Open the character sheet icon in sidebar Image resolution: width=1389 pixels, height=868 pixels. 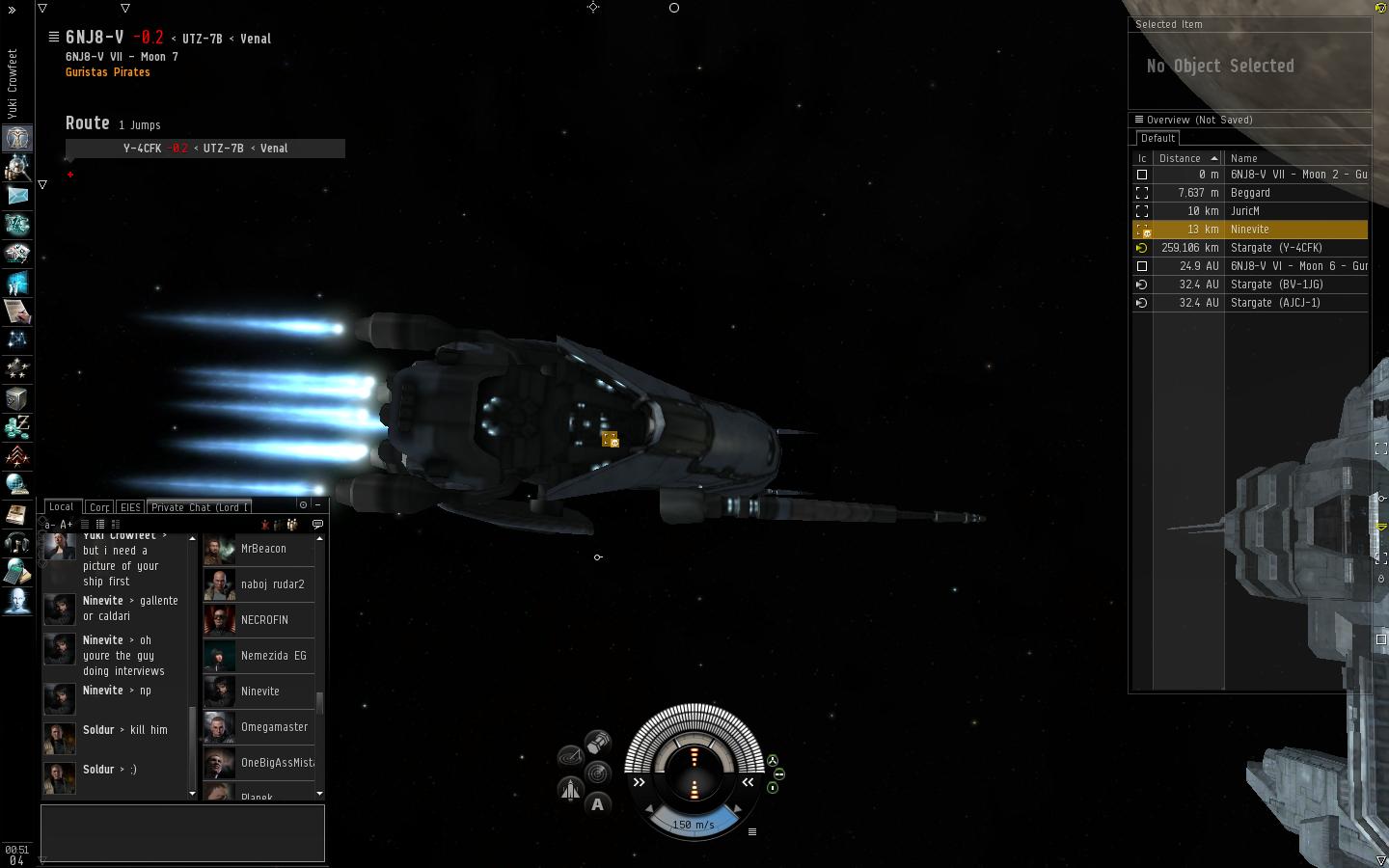tap(17, 137)
